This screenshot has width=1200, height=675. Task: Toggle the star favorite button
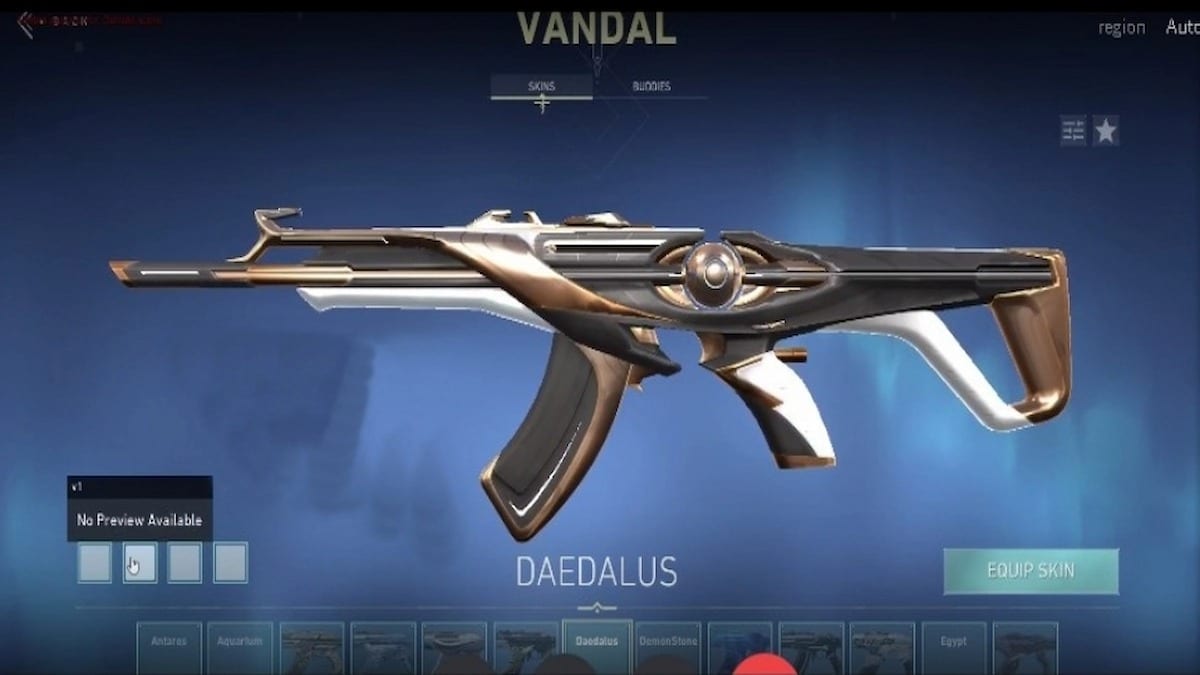click(x=1105, y=131)
